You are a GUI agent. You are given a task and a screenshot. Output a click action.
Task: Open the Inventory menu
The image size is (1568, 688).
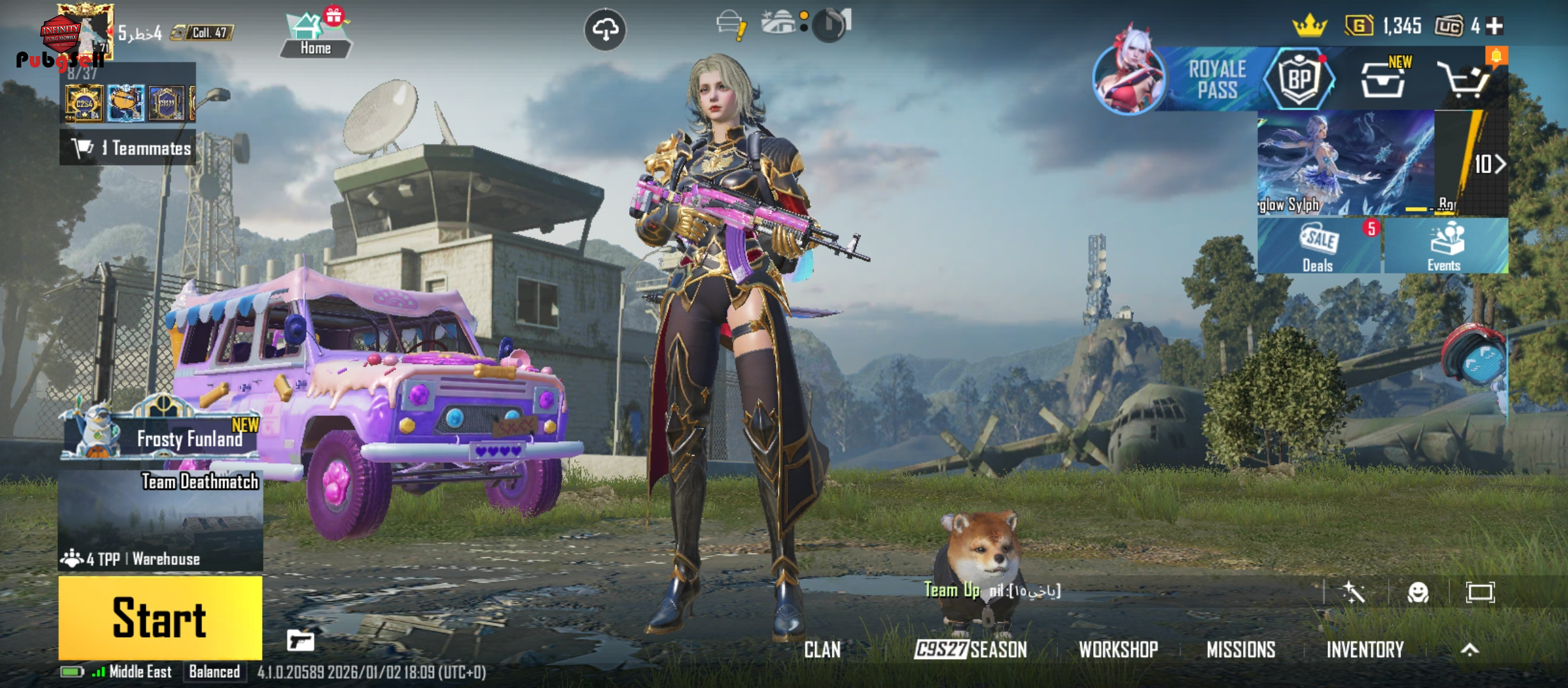coord(1365,650)
